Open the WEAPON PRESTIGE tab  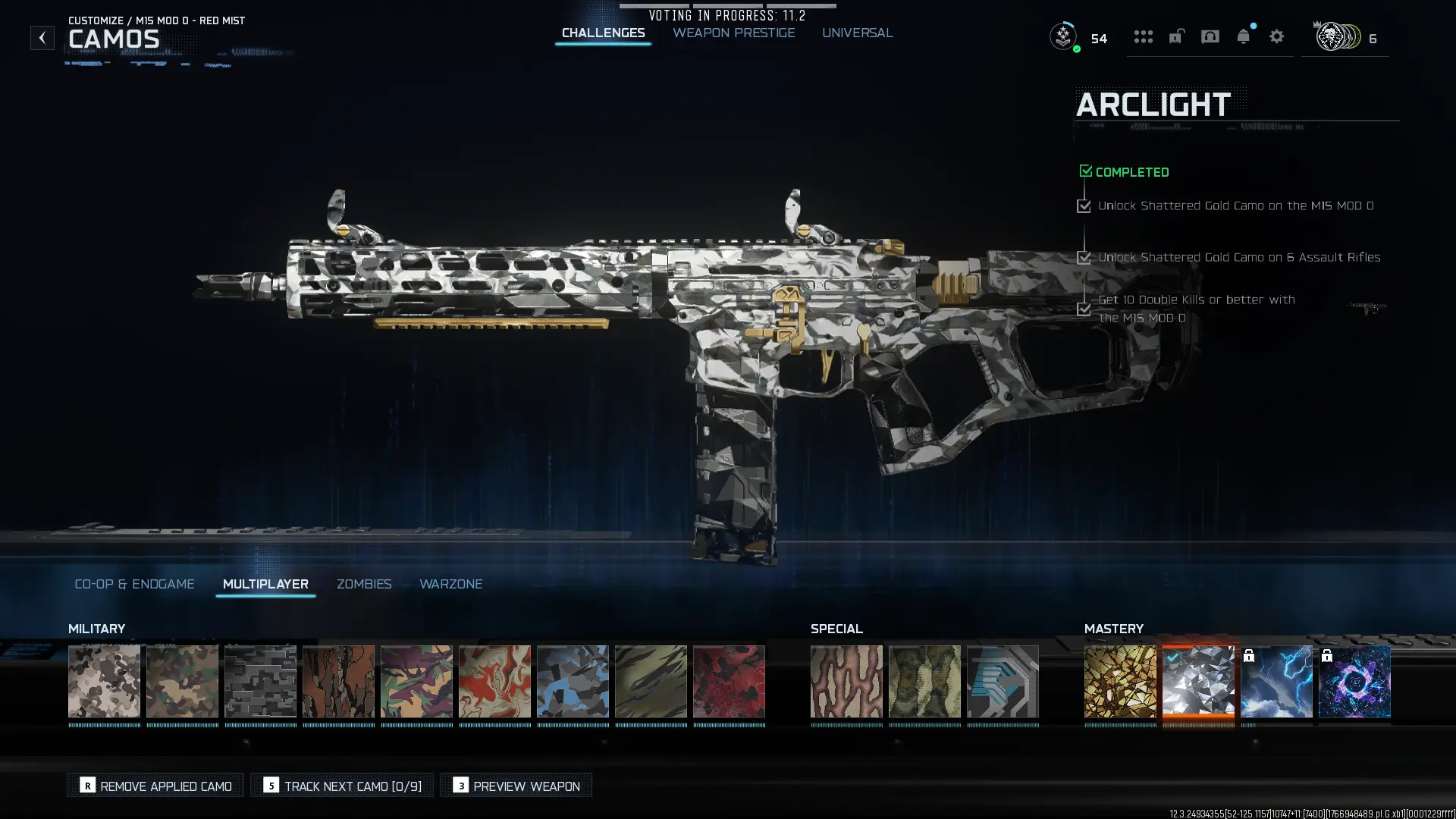click(733, 33)
